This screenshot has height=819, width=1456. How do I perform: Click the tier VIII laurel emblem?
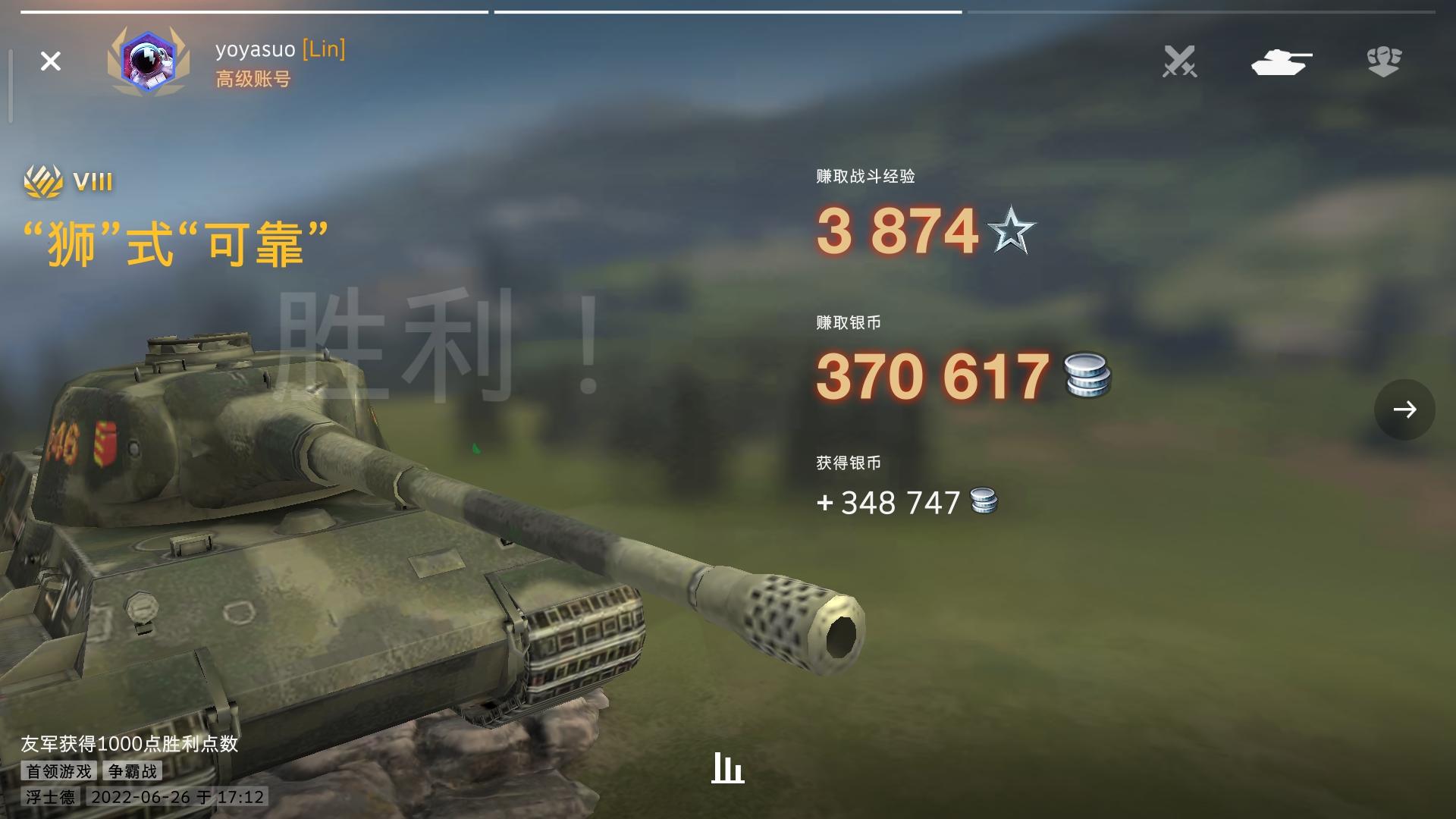point(43,180)
